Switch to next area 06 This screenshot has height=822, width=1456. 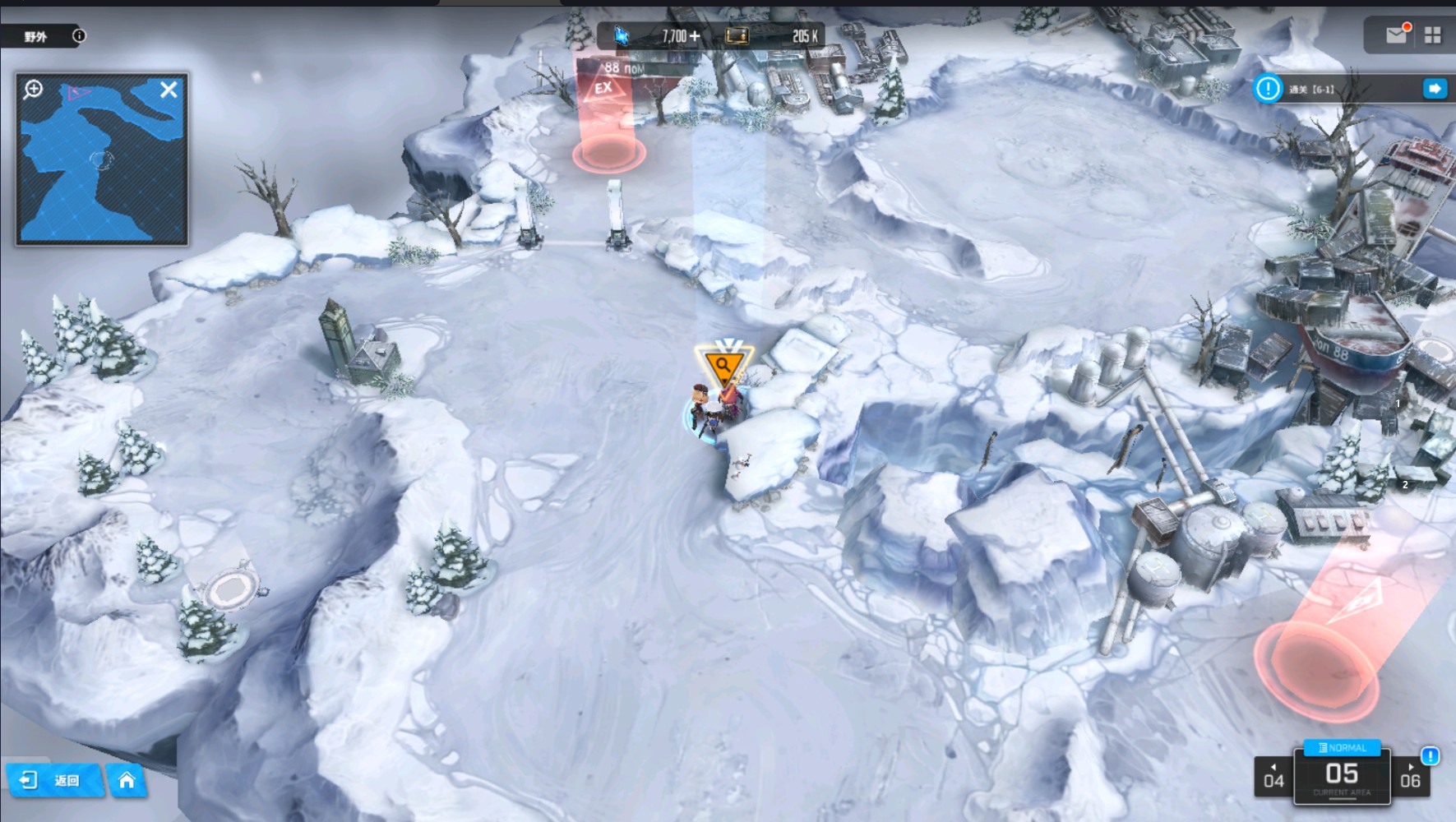1411,778
